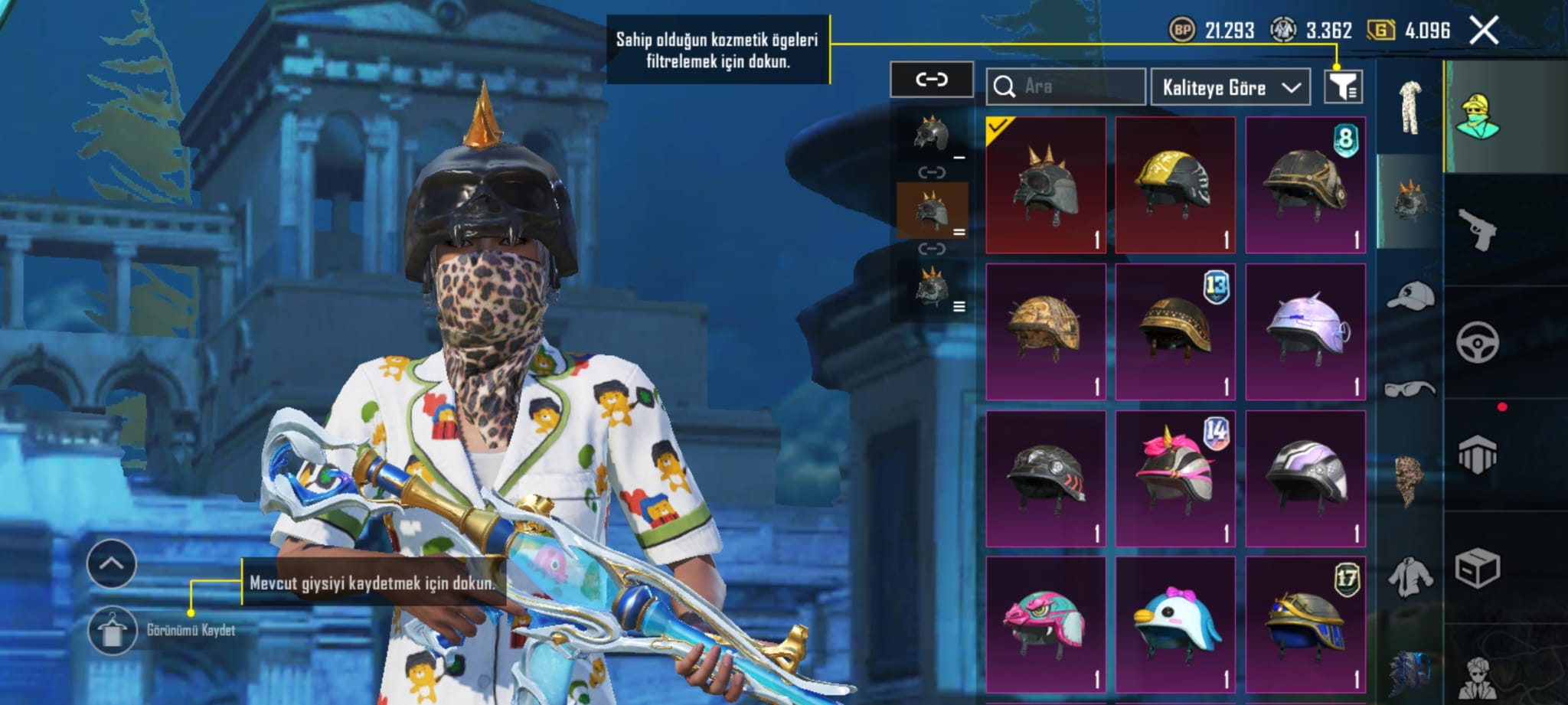Expand the circular up-arrow button
The width and height of the screenshot is (1568, 705).
coord(112,564)
